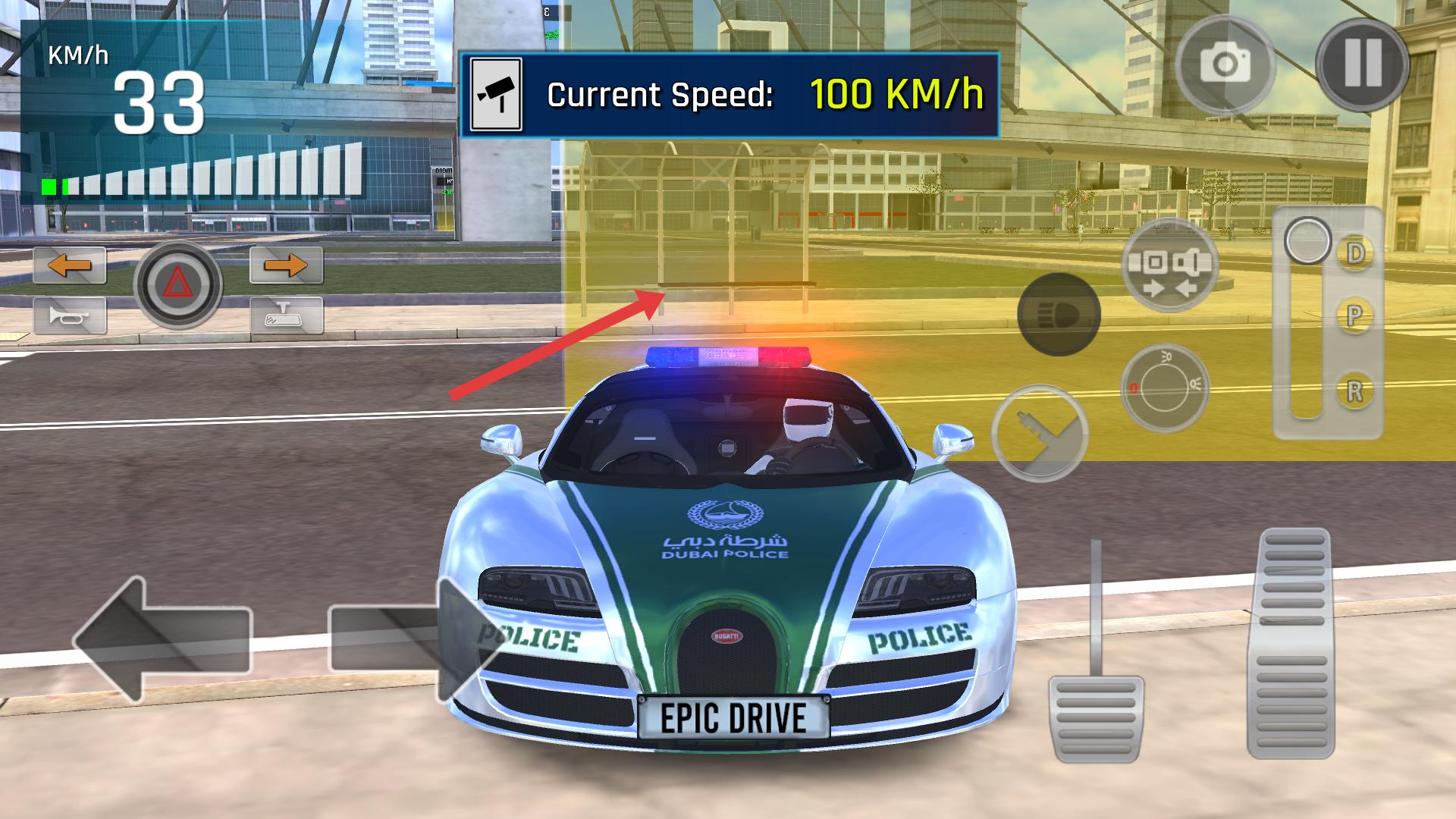This screenshot has height=819, width=1456.
Task: Step on the tall gas pedal
Action: tap(1291, 643)
